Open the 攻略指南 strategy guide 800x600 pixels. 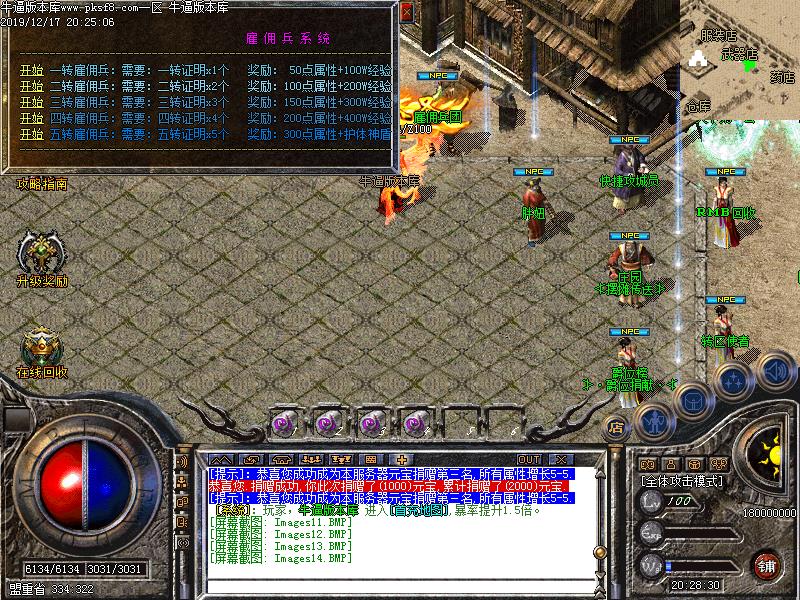pos(42,184)
